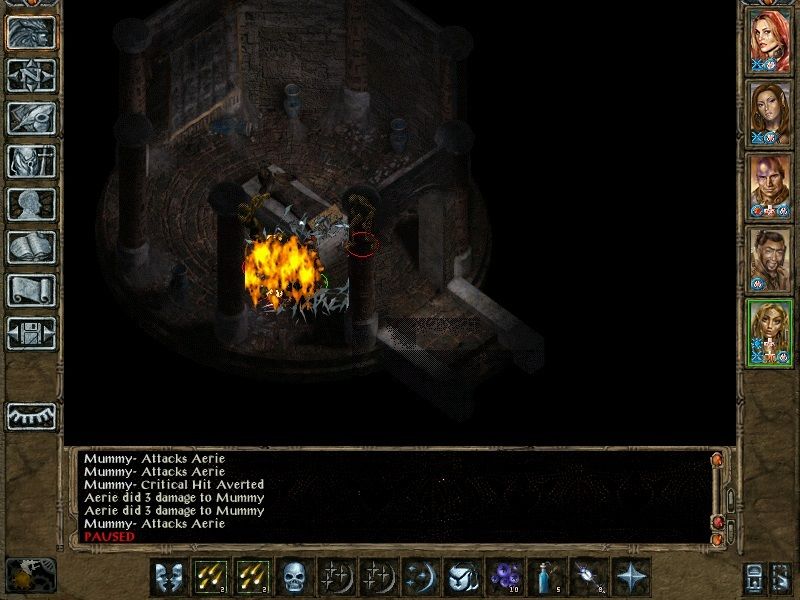This screenshot has width=800, height=600.
Task: Use the blue potion bottle slot
Action: click(544, 577)
